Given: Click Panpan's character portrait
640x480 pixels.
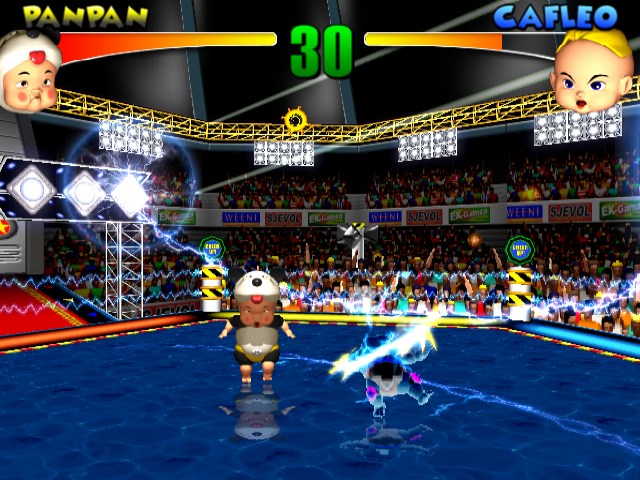Looking at the screenshot, I should [x=29, y=72].
